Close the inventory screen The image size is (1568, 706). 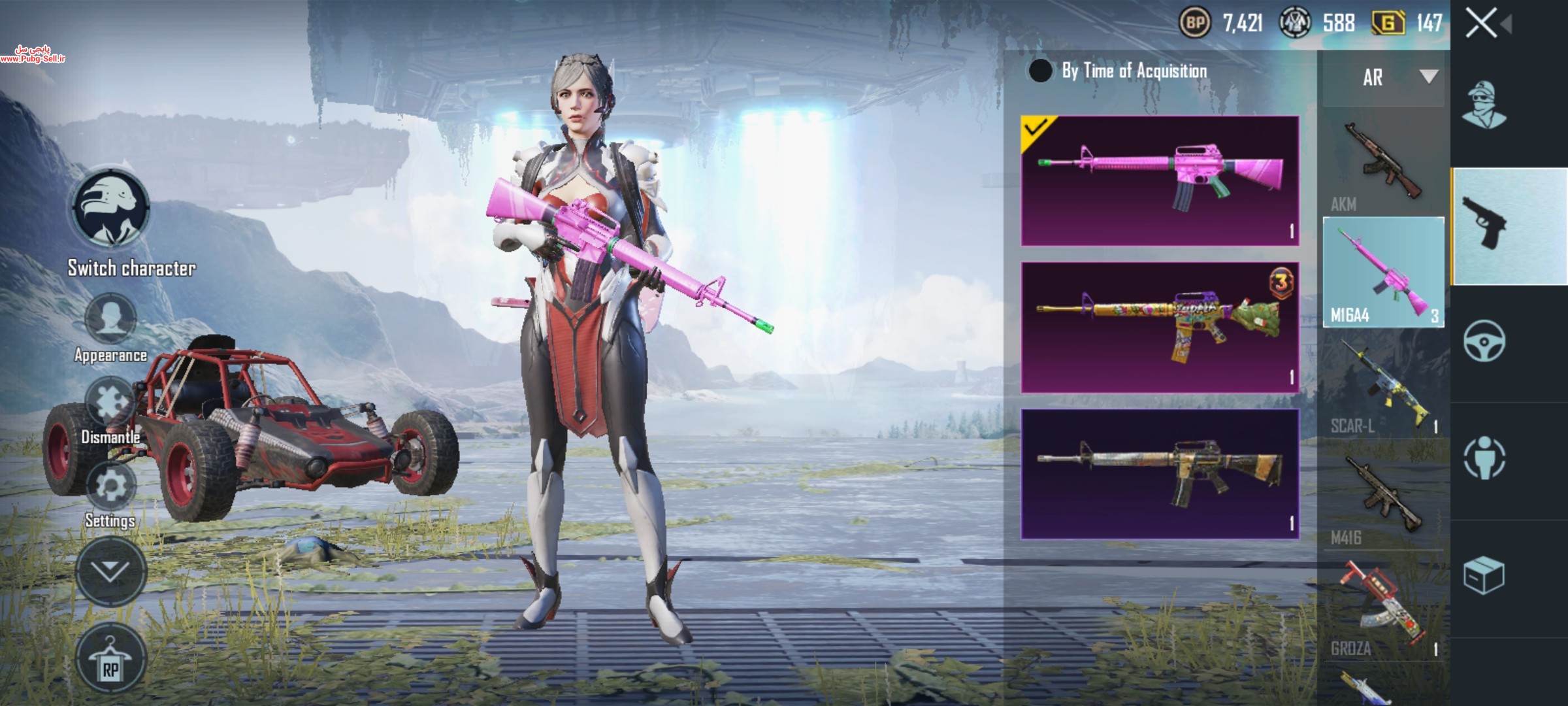1481,24
